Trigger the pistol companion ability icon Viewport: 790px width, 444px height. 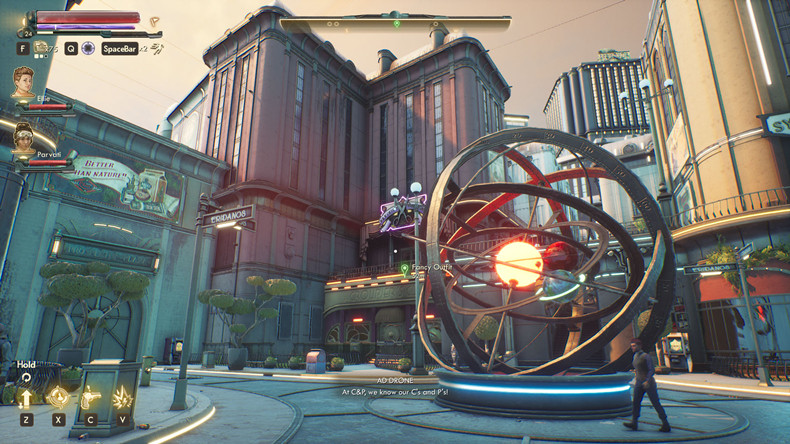[x=90, y=399]
